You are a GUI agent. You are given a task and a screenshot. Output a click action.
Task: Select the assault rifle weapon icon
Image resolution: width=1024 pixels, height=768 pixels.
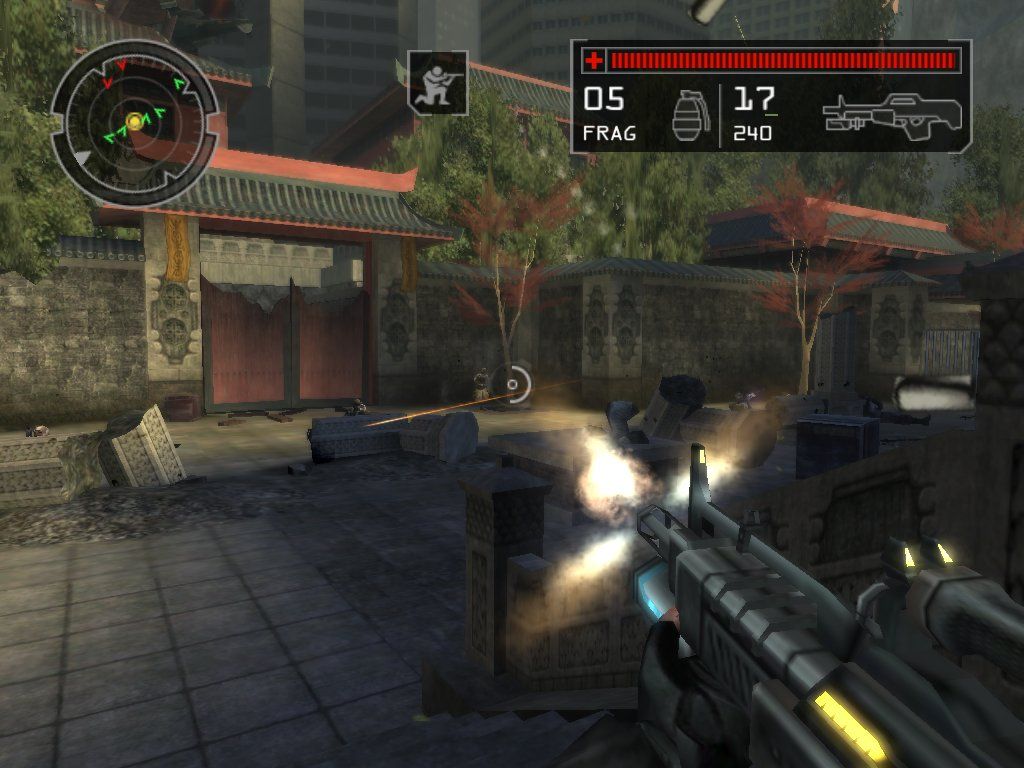[x=892, y=115]
